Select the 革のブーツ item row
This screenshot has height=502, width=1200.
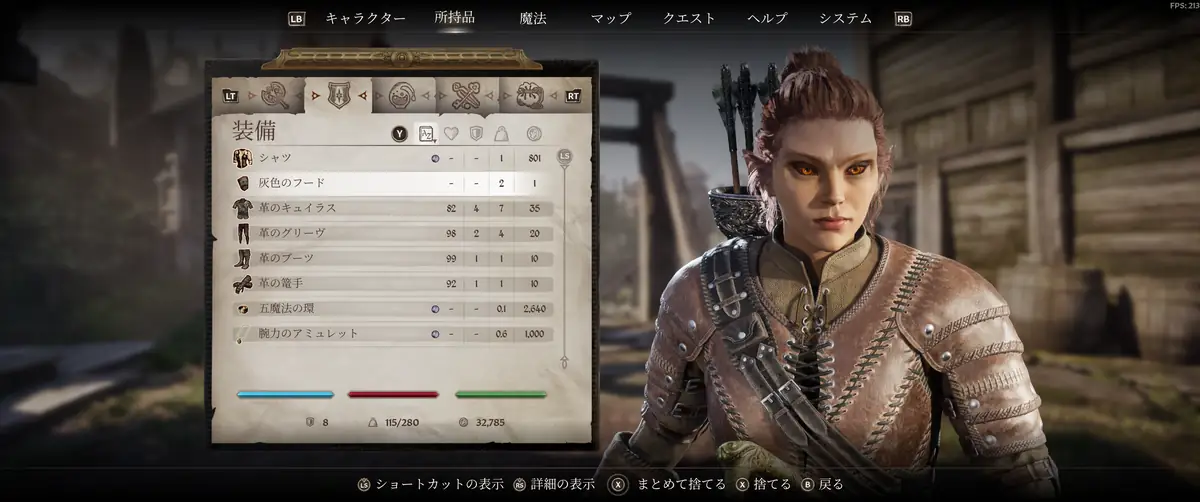(x=390, y=258)
